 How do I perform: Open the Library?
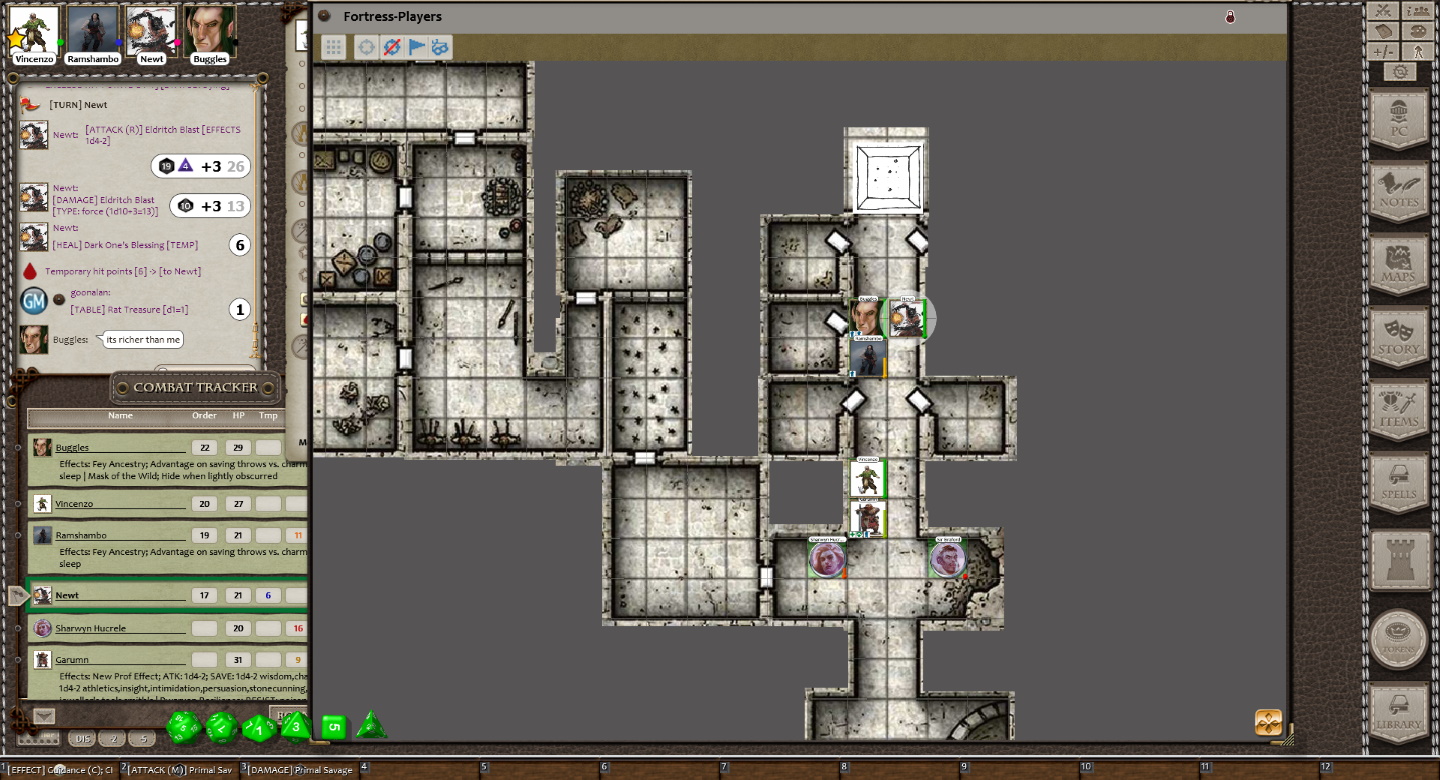[x=1398, y=714]
